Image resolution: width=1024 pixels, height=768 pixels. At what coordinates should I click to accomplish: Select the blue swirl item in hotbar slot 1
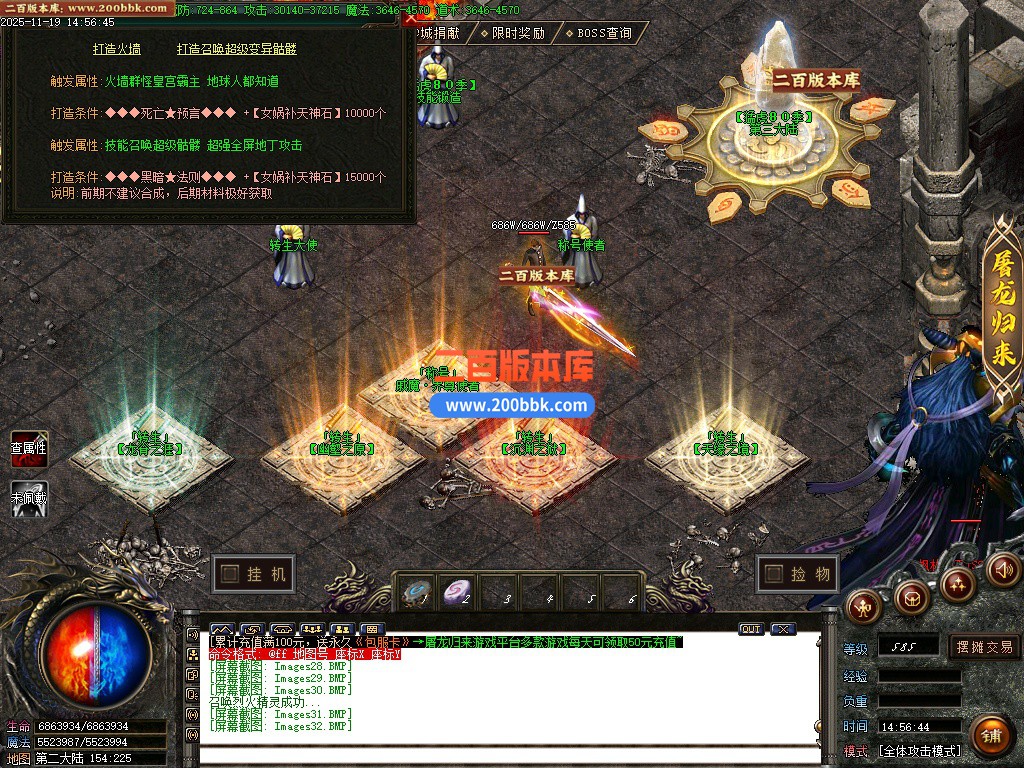point(418,591)
